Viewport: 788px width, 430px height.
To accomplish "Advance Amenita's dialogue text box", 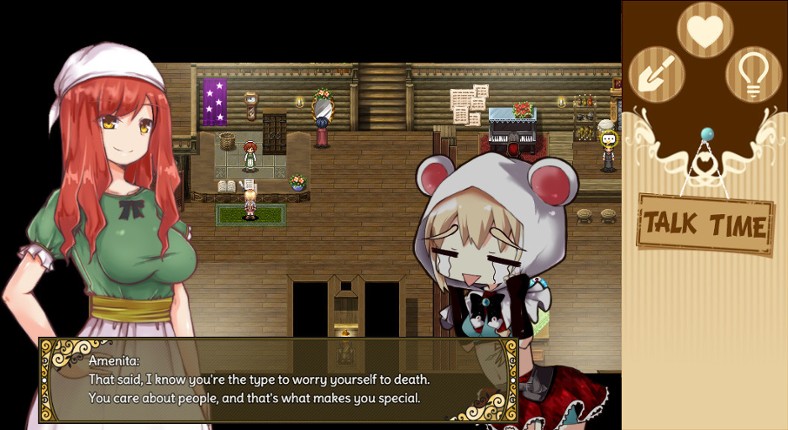I will pyautogui.click(x=277, y=380).
